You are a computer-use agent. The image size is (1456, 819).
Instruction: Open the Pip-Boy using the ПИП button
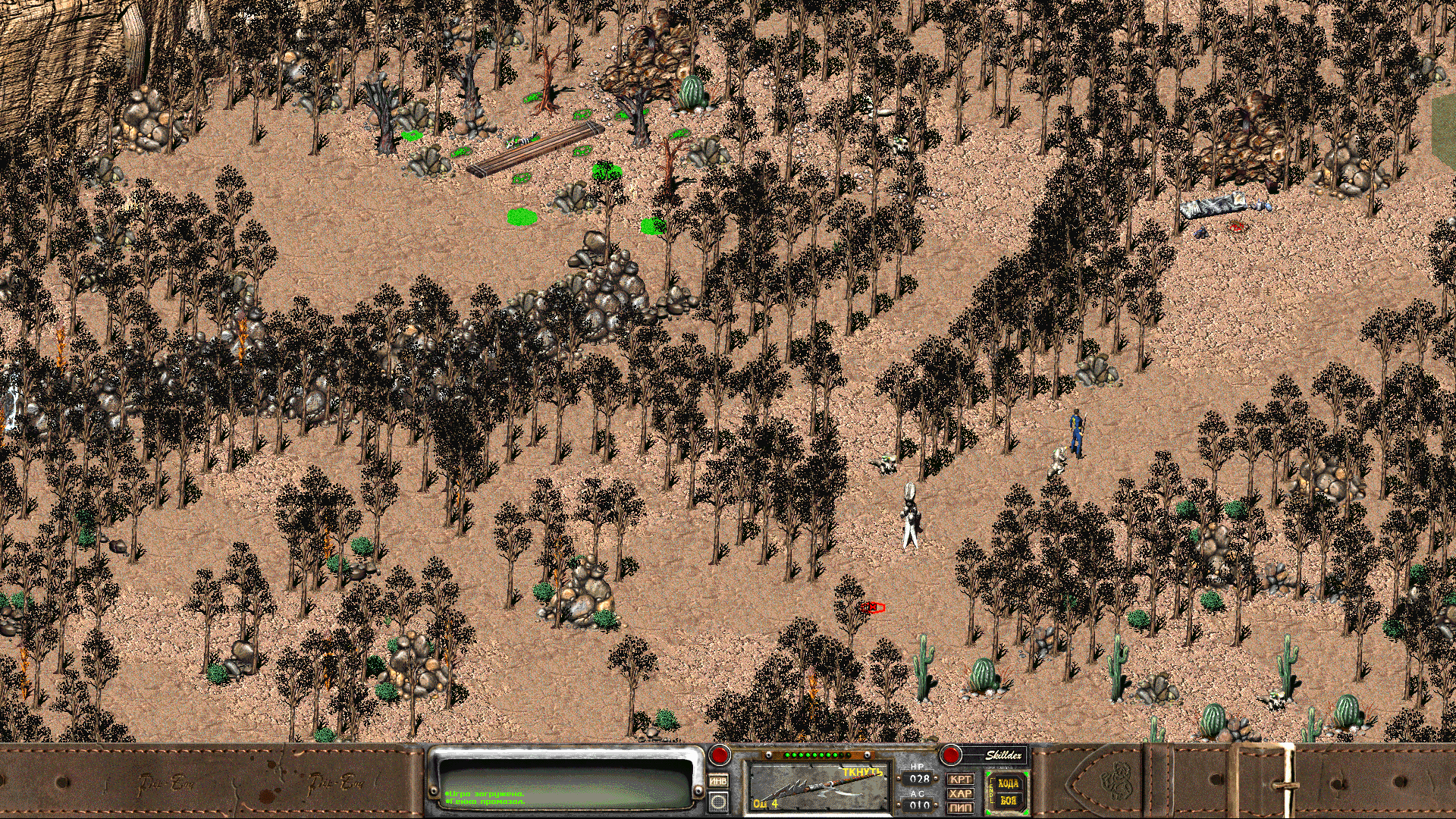pos(960,808)
